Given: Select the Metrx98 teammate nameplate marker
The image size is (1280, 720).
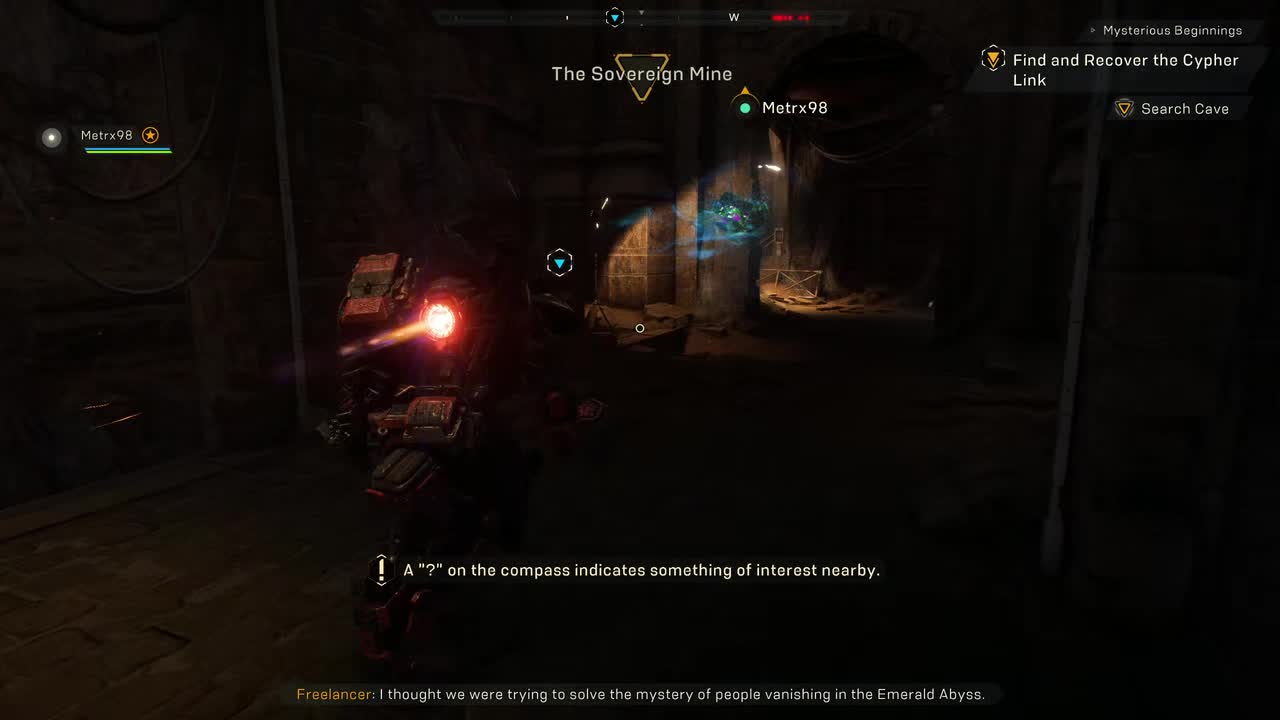Looking at the screenshot, I should (x=784, y=108).
